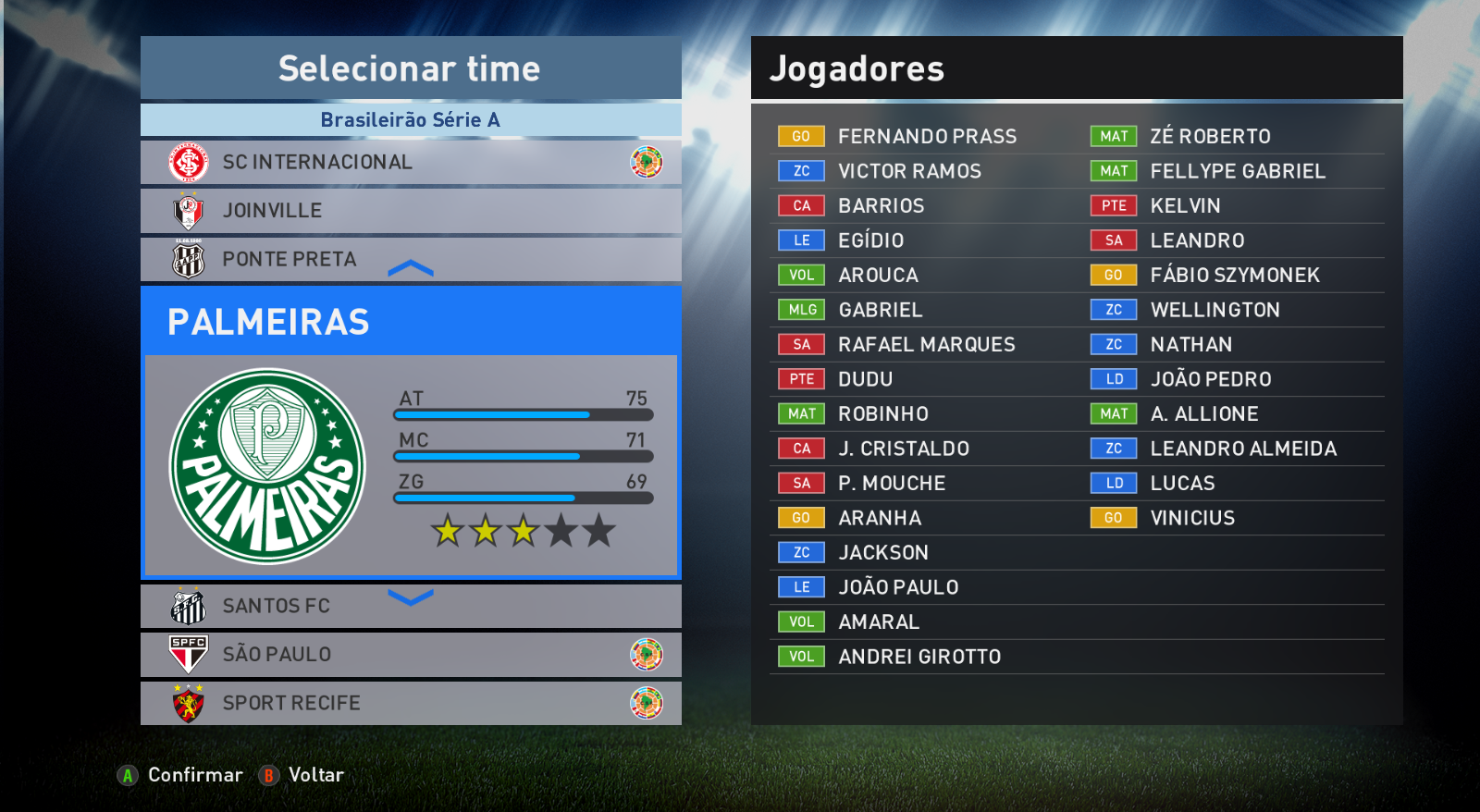Select Vinicius goalkeeper row

[x=1192, y=518]
